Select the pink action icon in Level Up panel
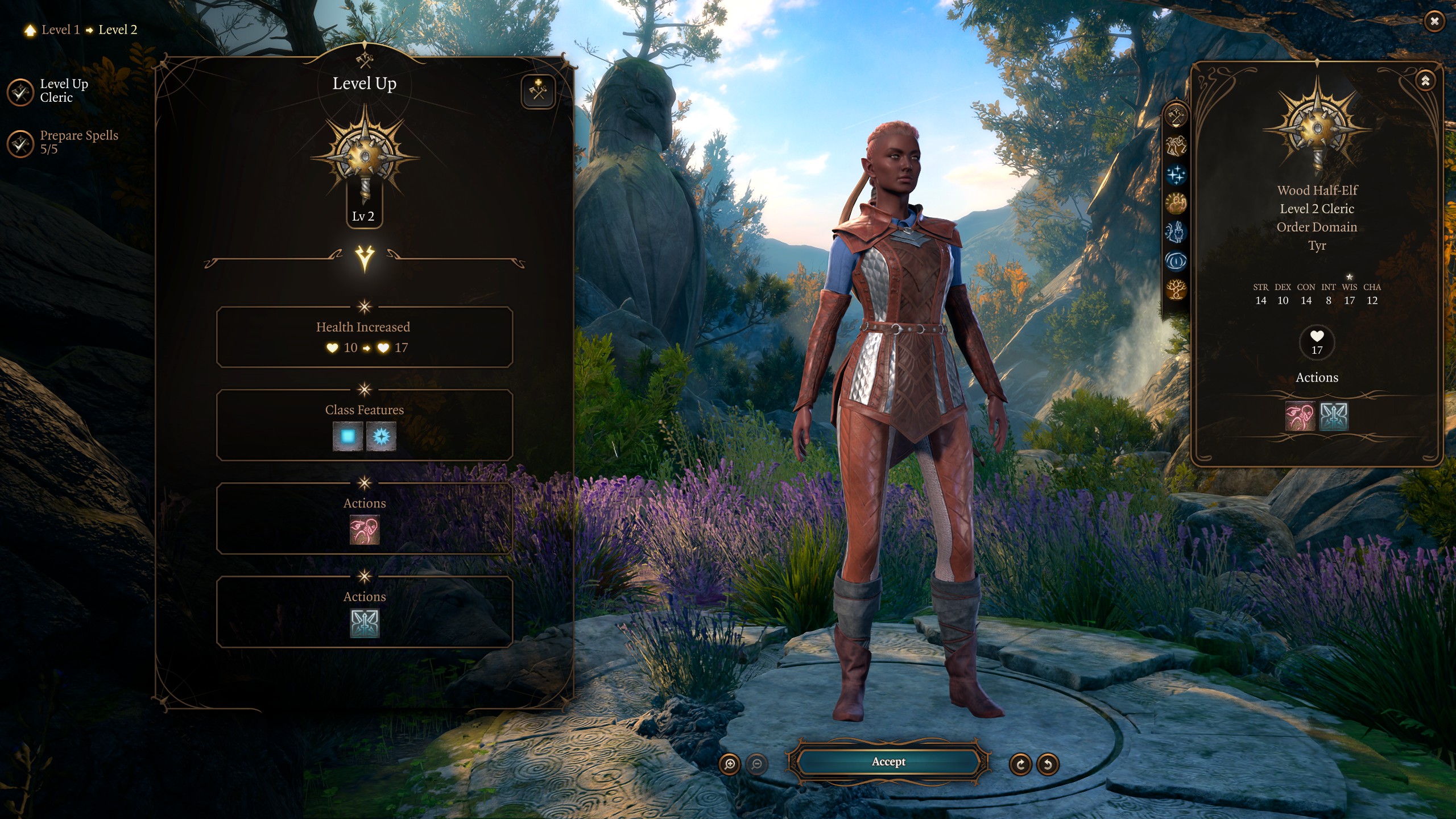Viewport: 1456px width, 819px height. coord(364,530)
